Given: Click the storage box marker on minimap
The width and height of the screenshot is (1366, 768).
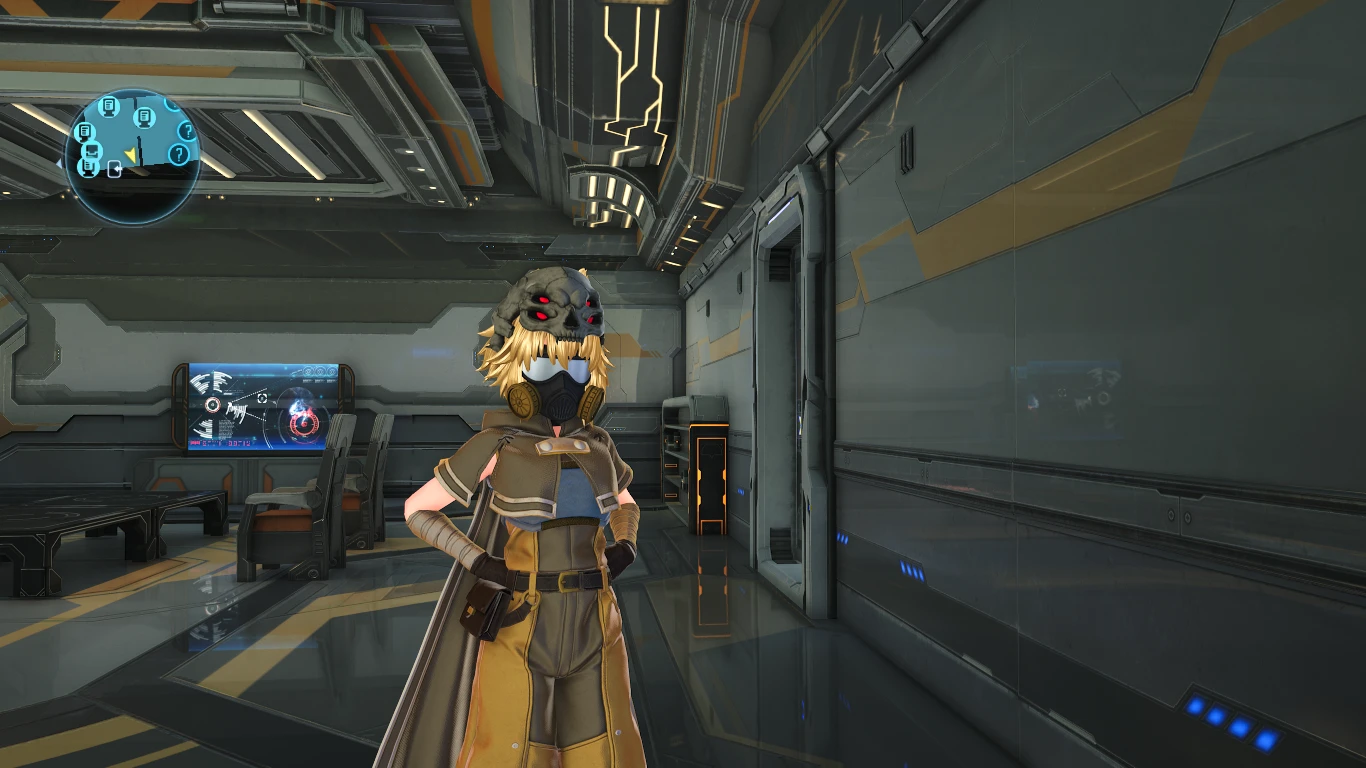Looking at the screenshot, I should 91,151.
